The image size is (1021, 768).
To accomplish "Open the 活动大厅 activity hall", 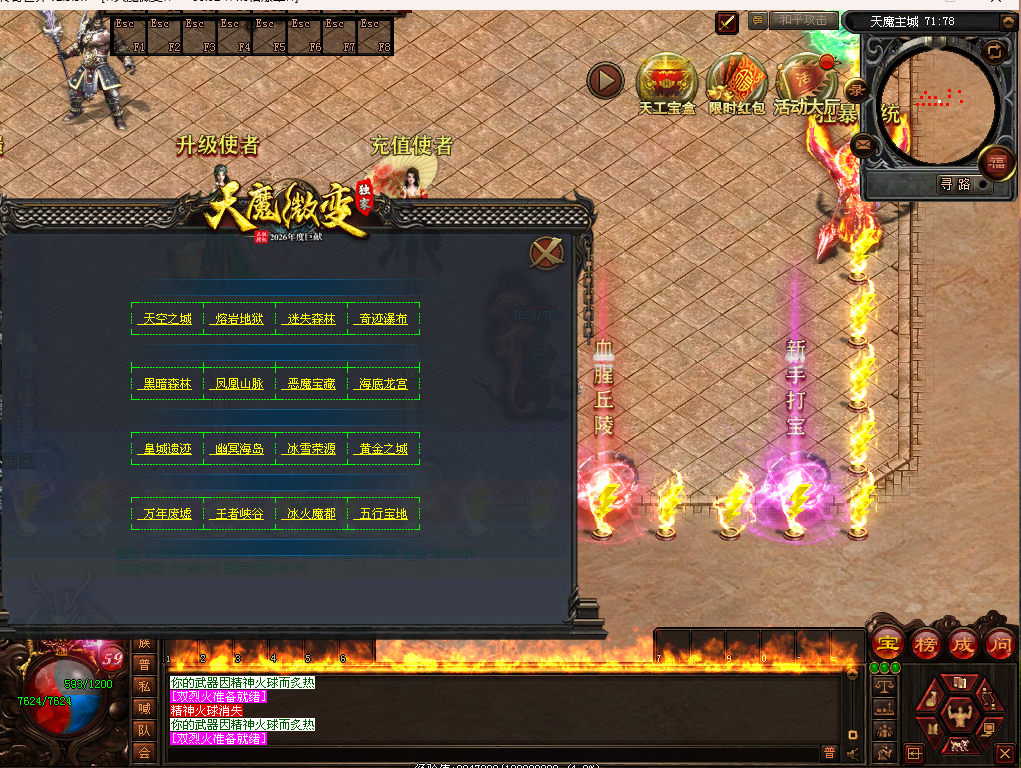I will click(x=805, y=82).
